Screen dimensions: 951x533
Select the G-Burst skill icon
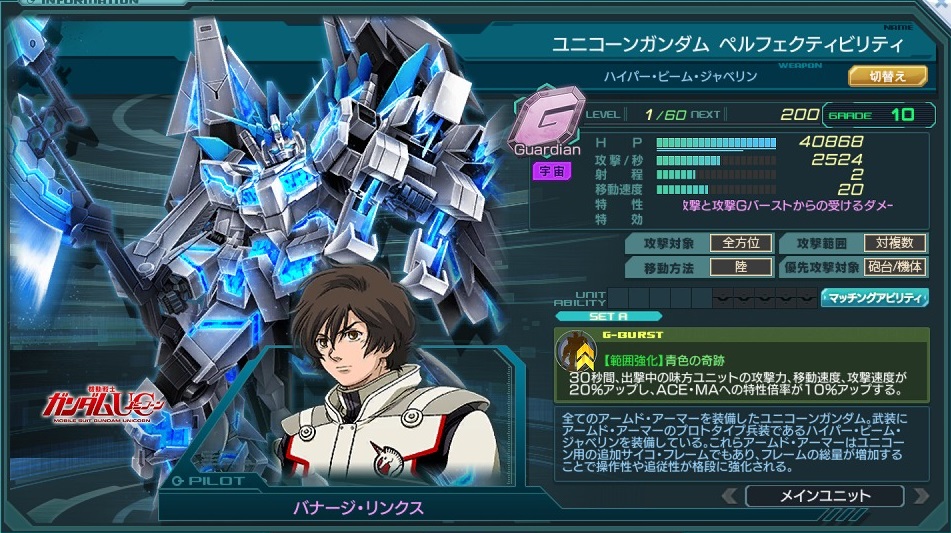577,351
